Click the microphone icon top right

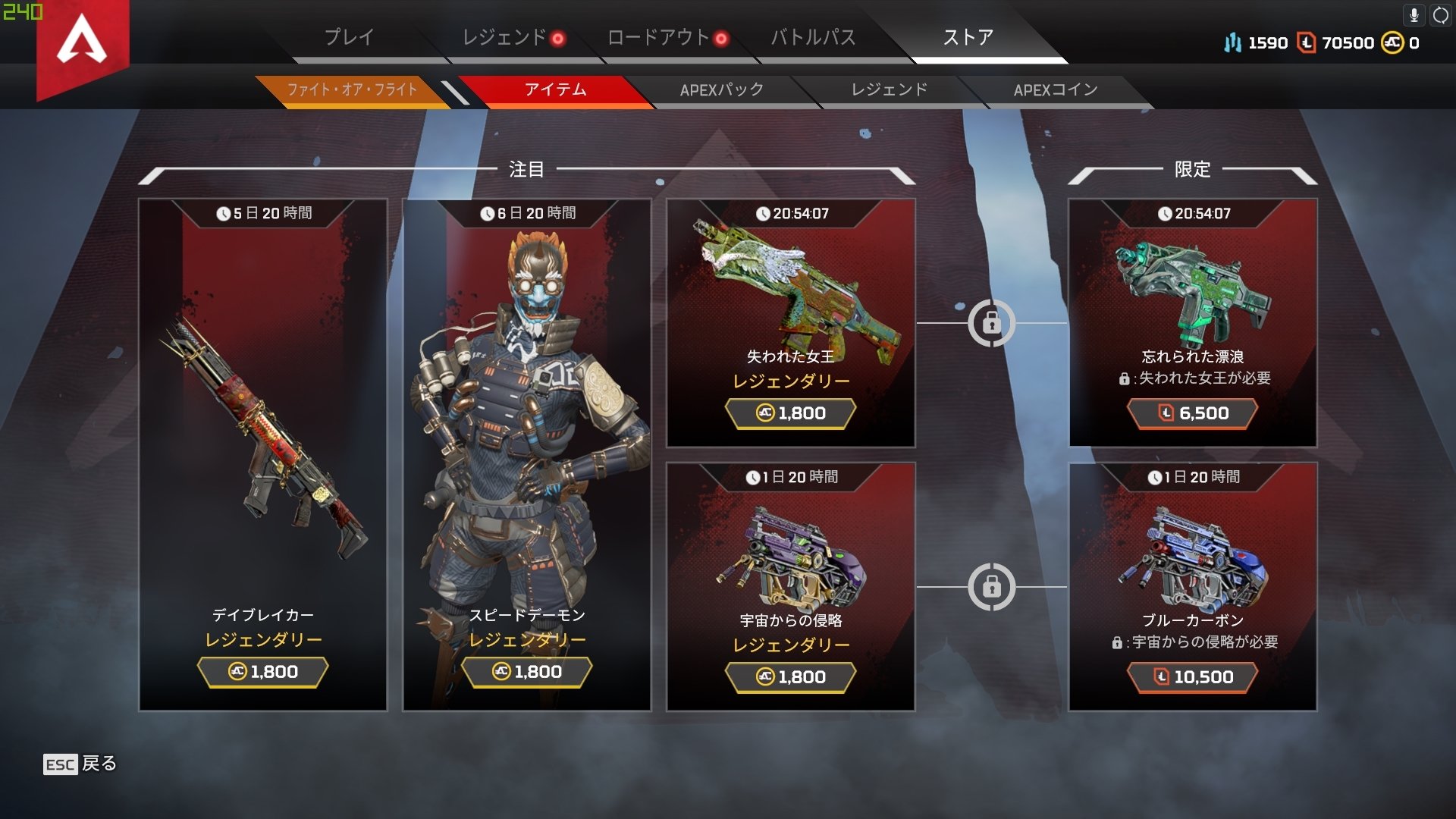tap(1415, 14)
